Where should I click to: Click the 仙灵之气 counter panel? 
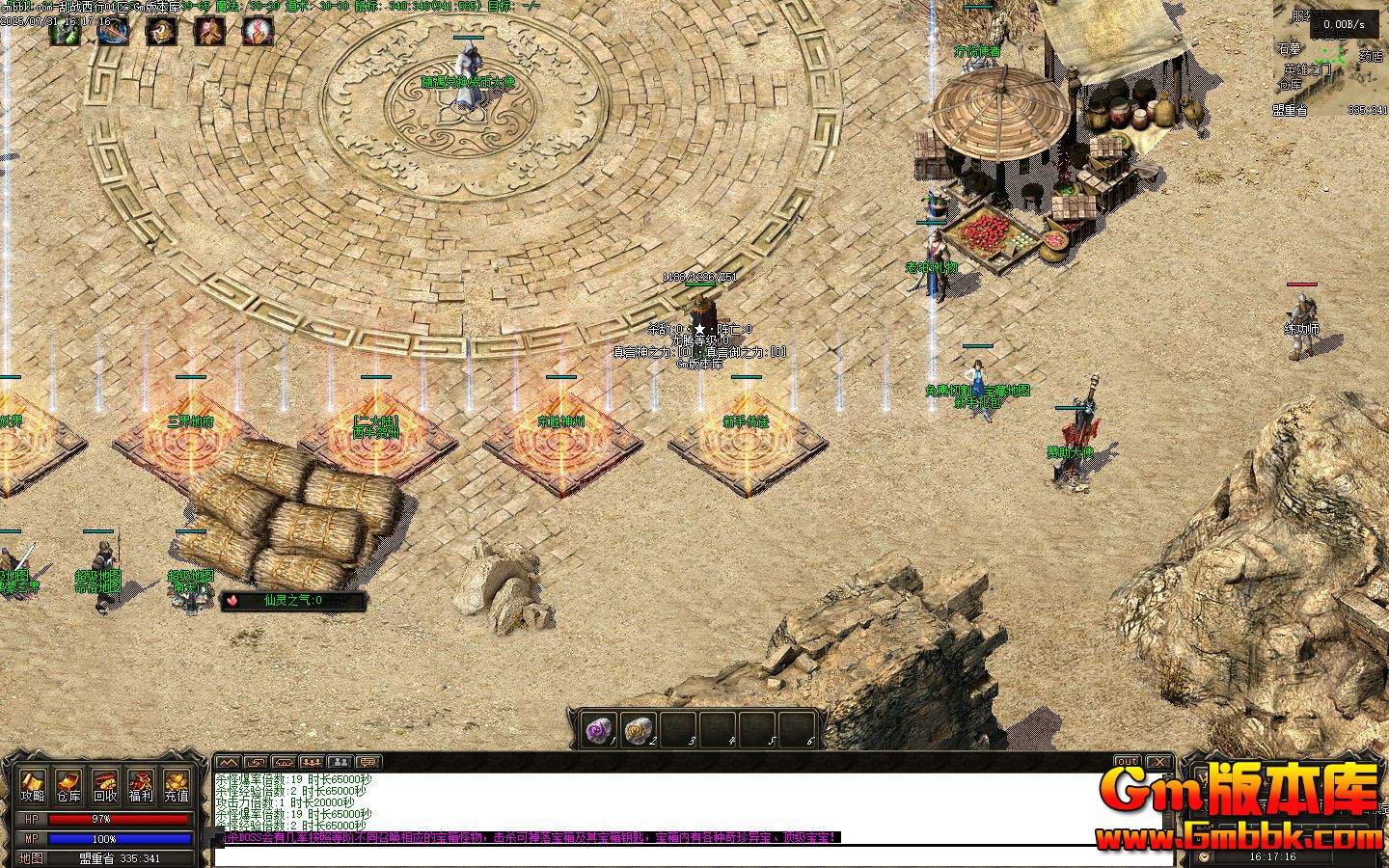[294, 601]
